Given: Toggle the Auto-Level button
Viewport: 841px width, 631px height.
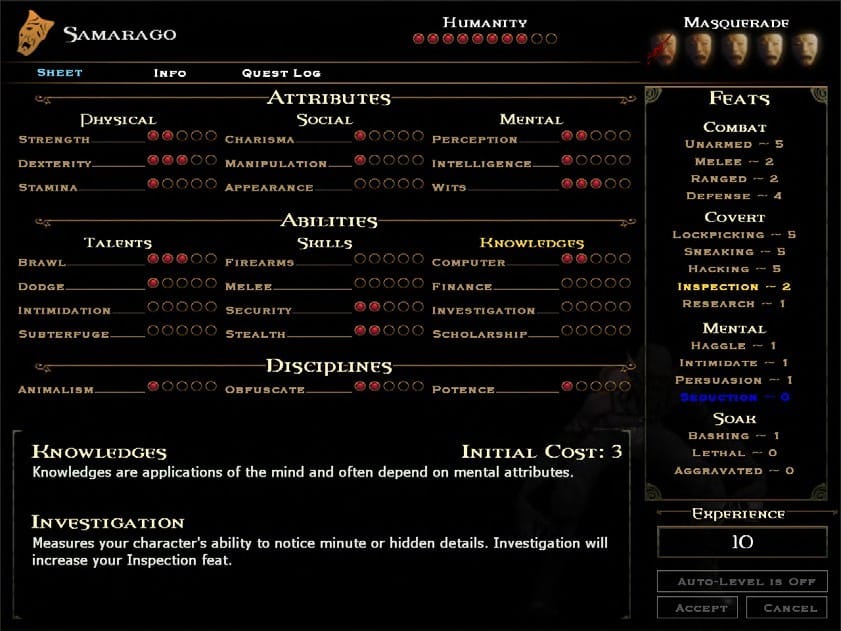Looking at the screenshot, I should (742, 581).
